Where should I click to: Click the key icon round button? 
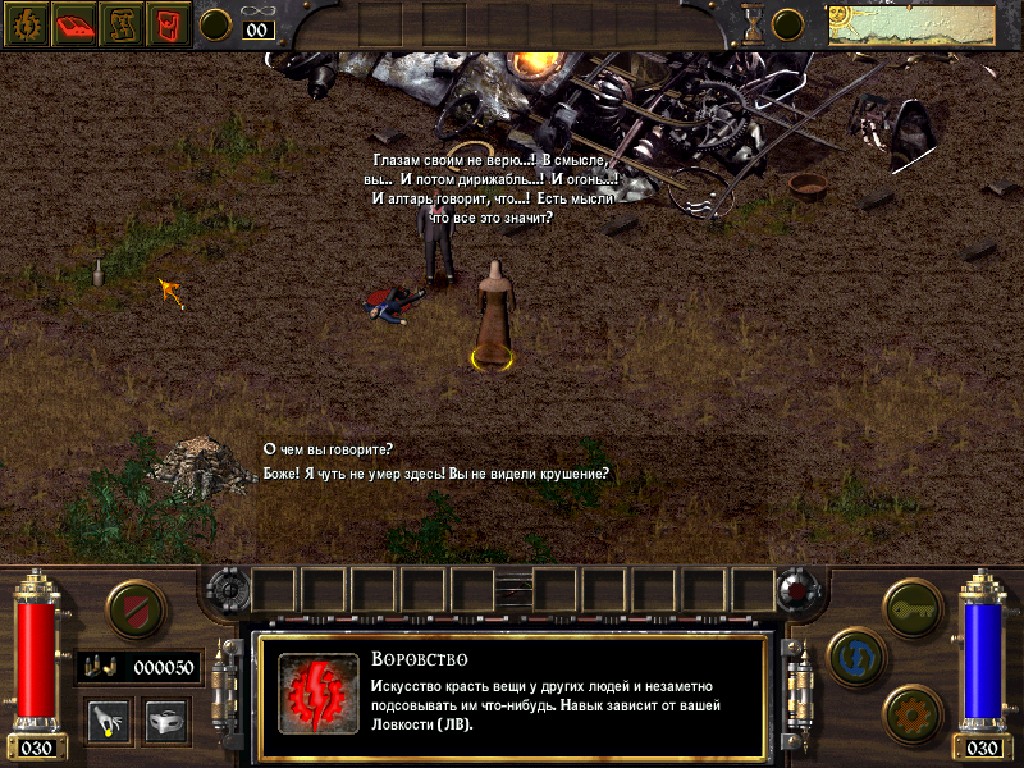click(x=913, y=608)
